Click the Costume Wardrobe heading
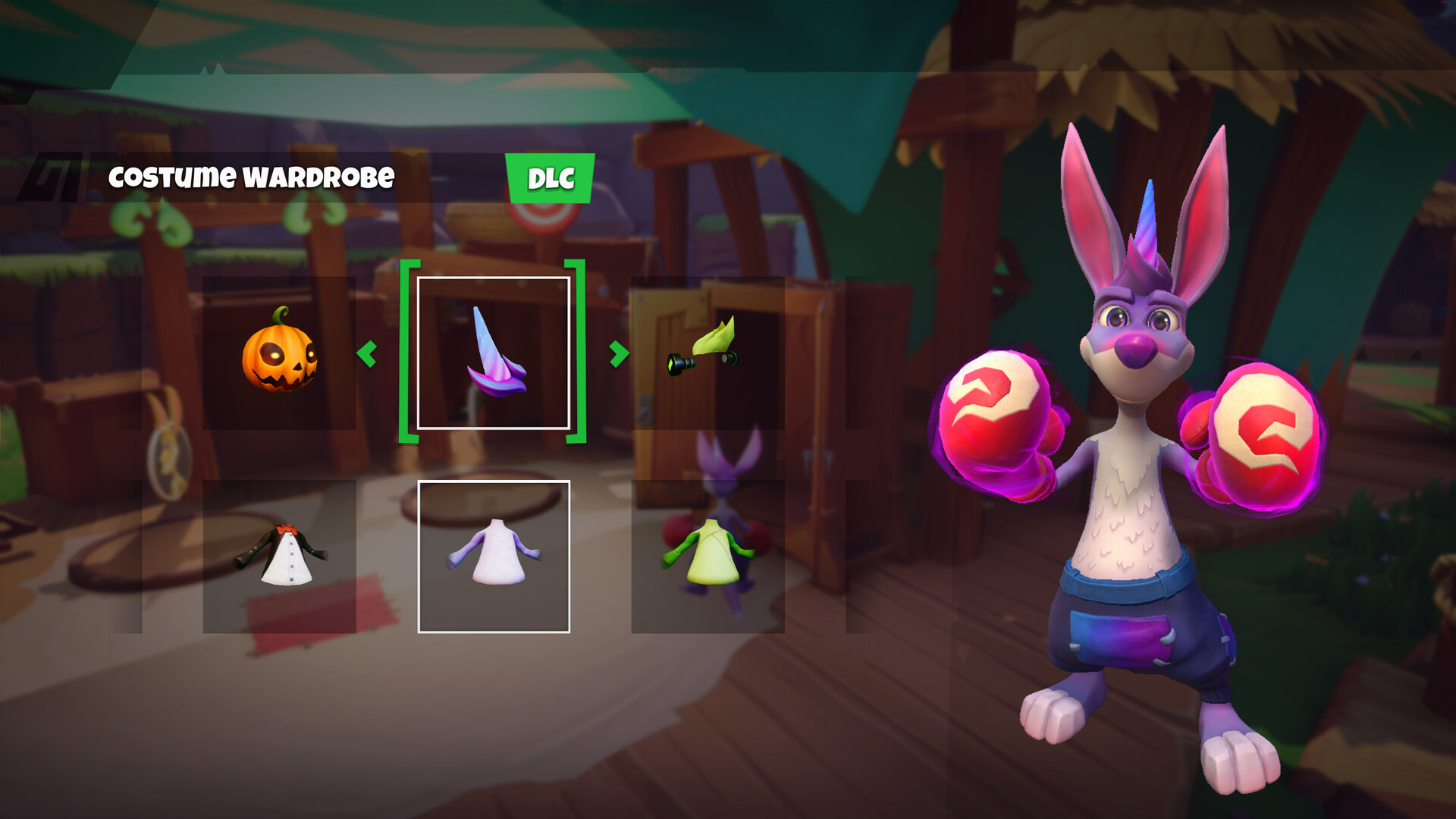 pos(253,177)
